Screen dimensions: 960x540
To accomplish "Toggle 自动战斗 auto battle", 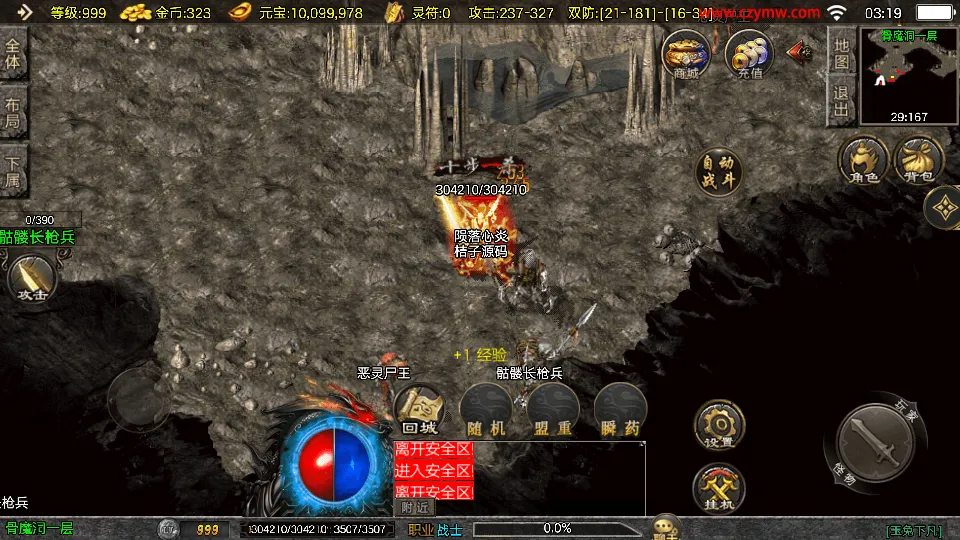I will 719,172.
